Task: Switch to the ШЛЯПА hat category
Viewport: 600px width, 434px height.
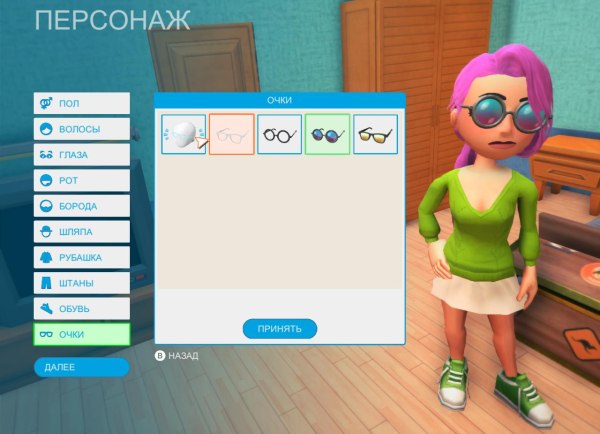Action: (82, 232)
